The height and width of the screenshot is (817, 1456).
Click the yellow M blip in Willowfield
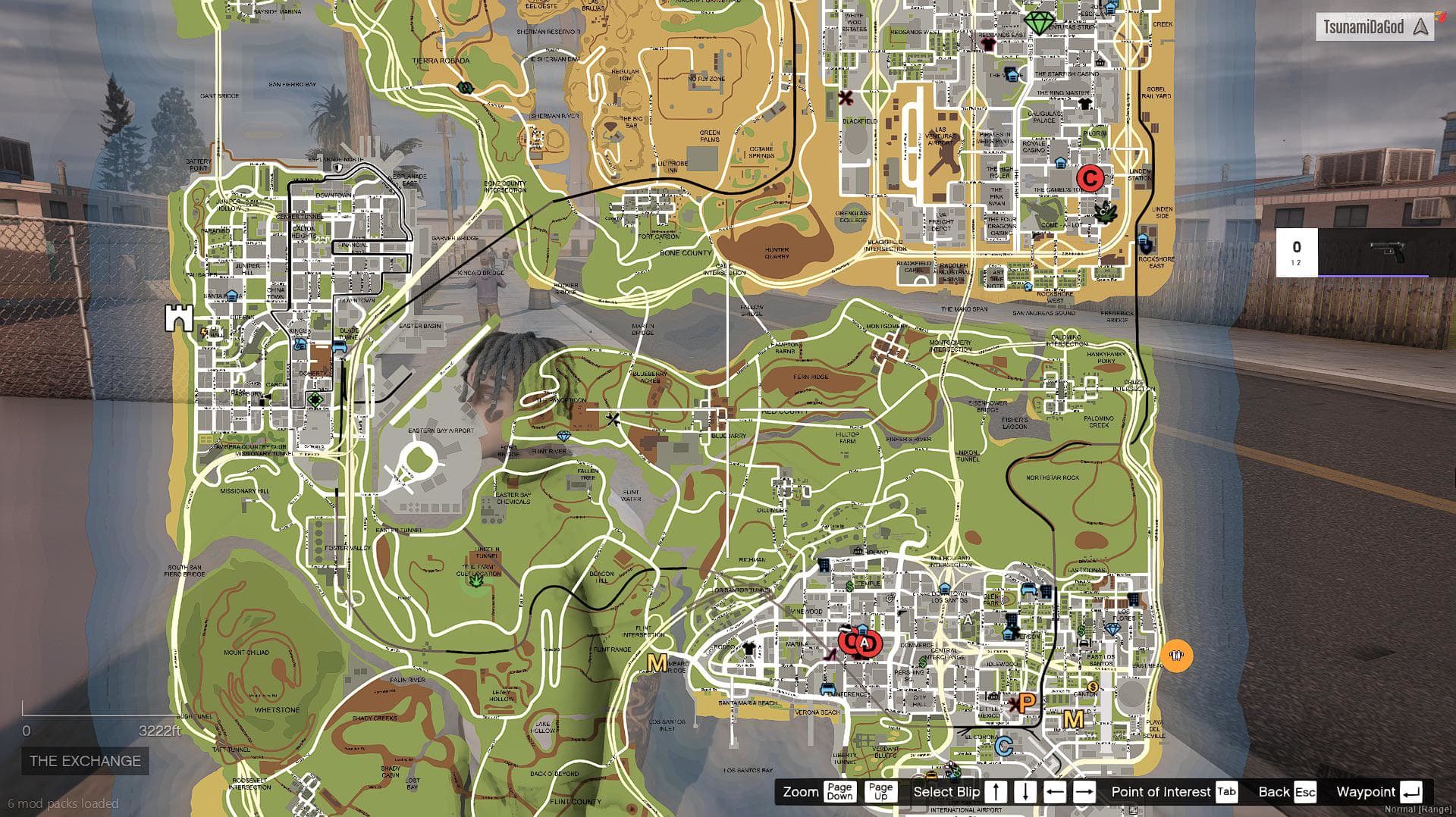[x=1073, y=720]
